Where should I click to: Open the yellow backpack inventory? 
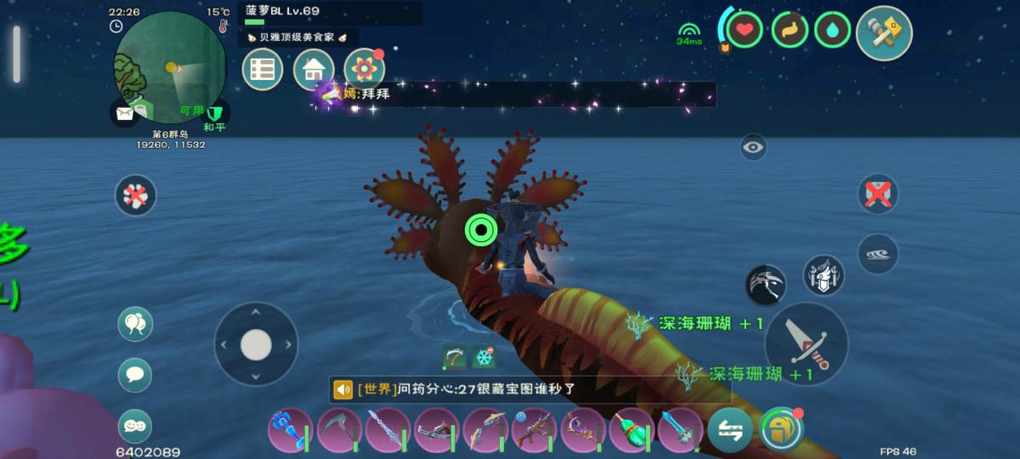pyautogui.click(x=781, y=430)
